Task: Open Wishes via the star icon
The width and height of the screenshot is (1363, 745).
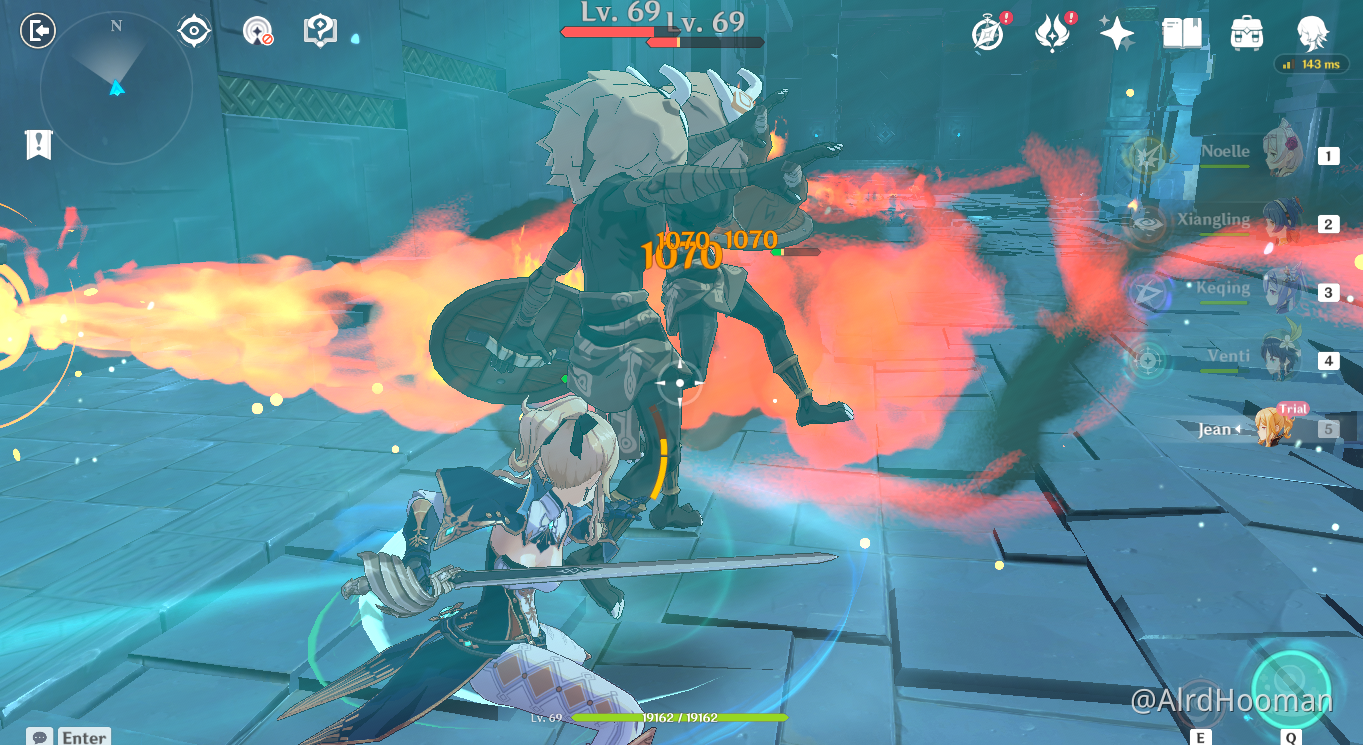Action: (1116, 31)
